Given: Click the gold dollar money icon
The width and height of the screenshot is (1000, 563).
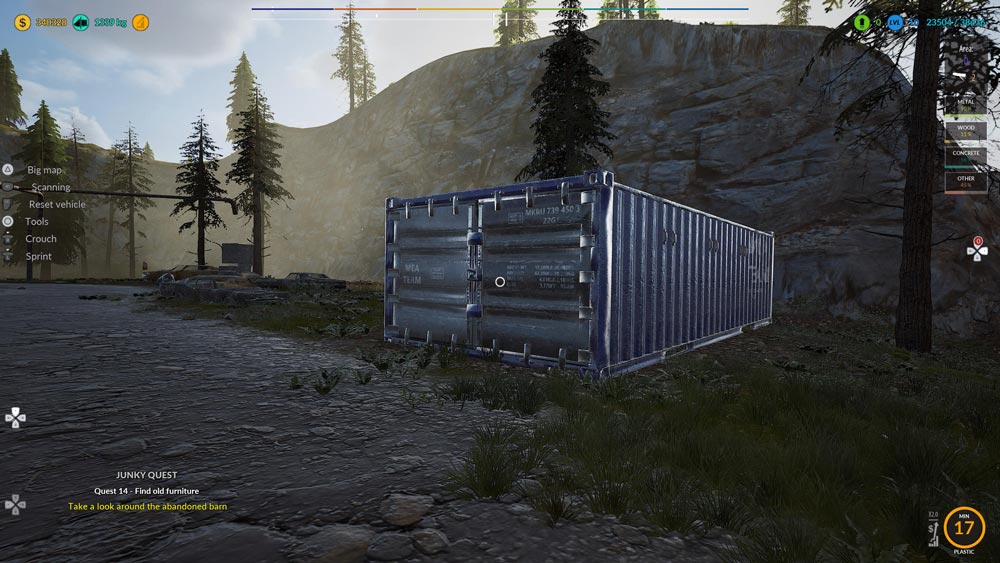Looking at the screenshot, I should click(21, 22).
